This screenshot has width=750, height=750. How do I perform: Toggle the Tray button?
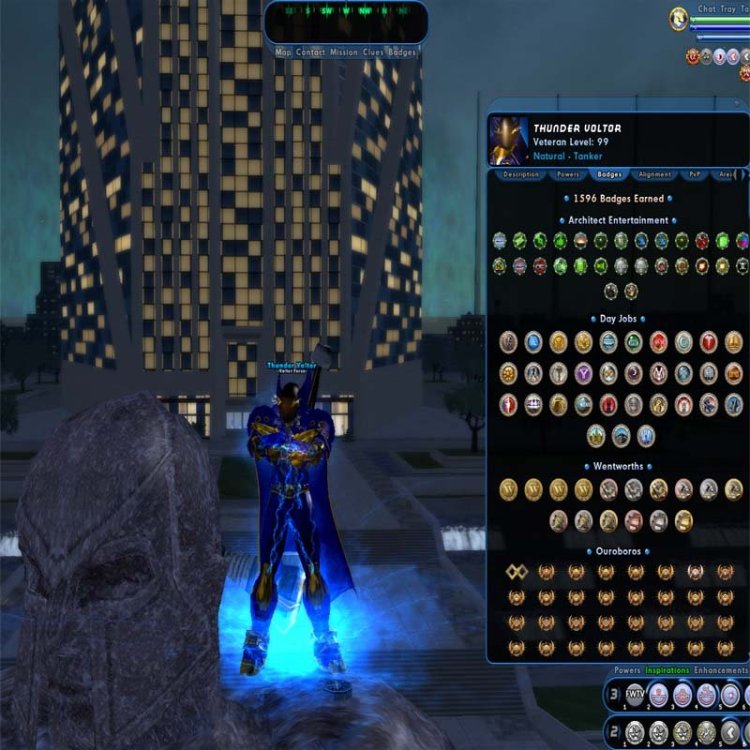coord(731,8)
